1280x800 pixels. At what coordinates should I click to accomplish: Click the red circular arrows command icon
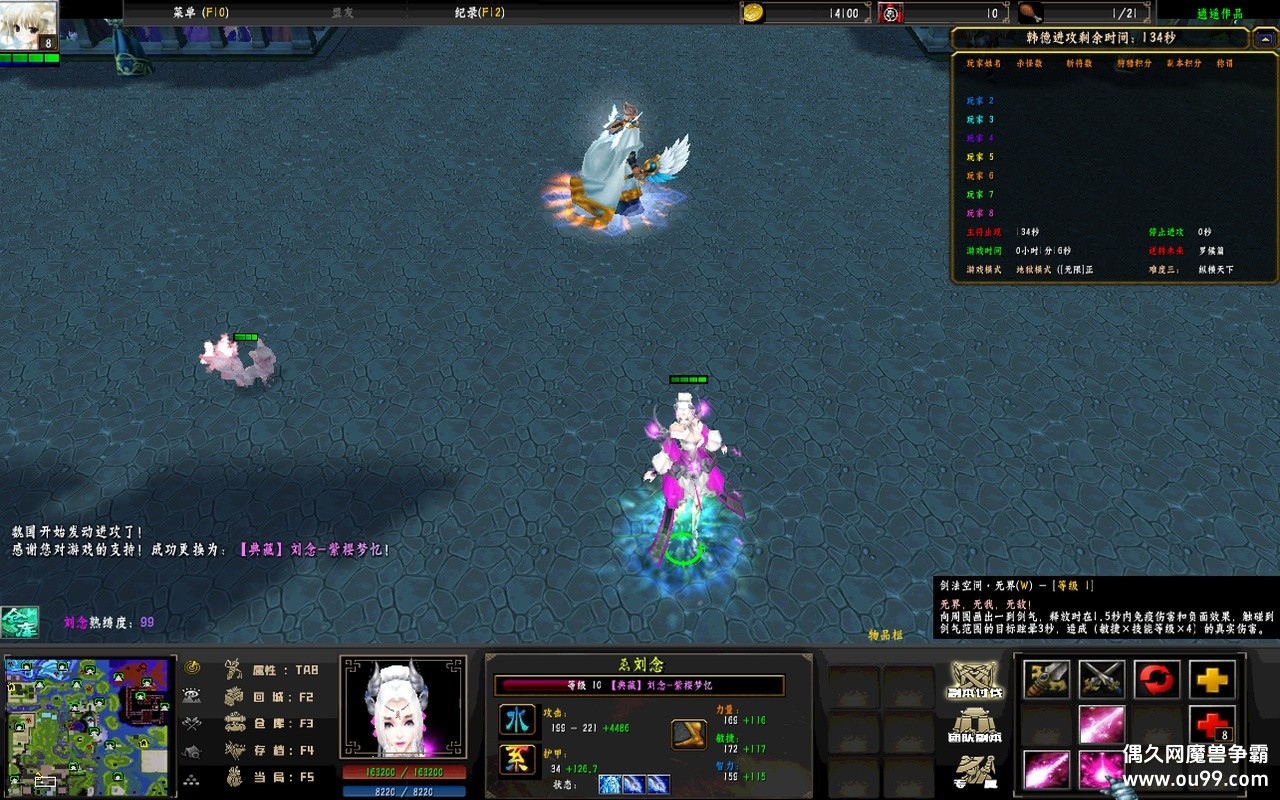pyautogui.click(x=1157, y=680)
